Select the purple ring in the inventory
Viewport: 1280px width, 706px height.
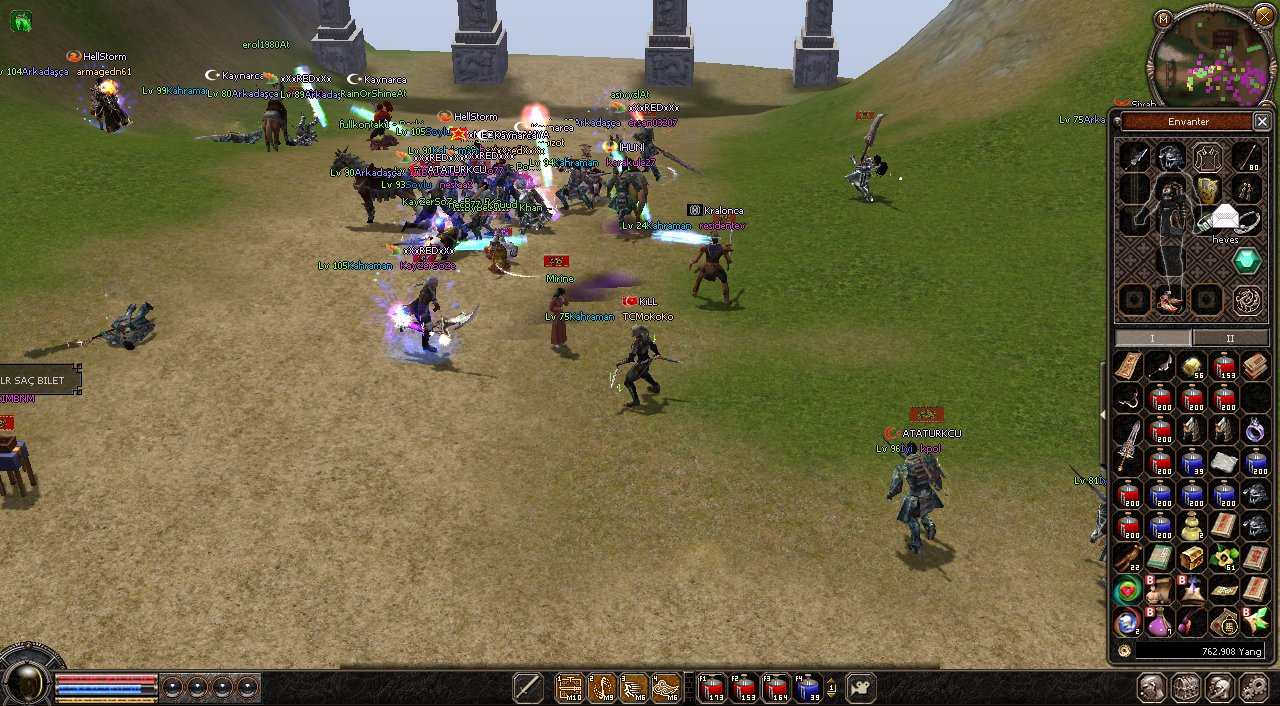click(1256, 430)
